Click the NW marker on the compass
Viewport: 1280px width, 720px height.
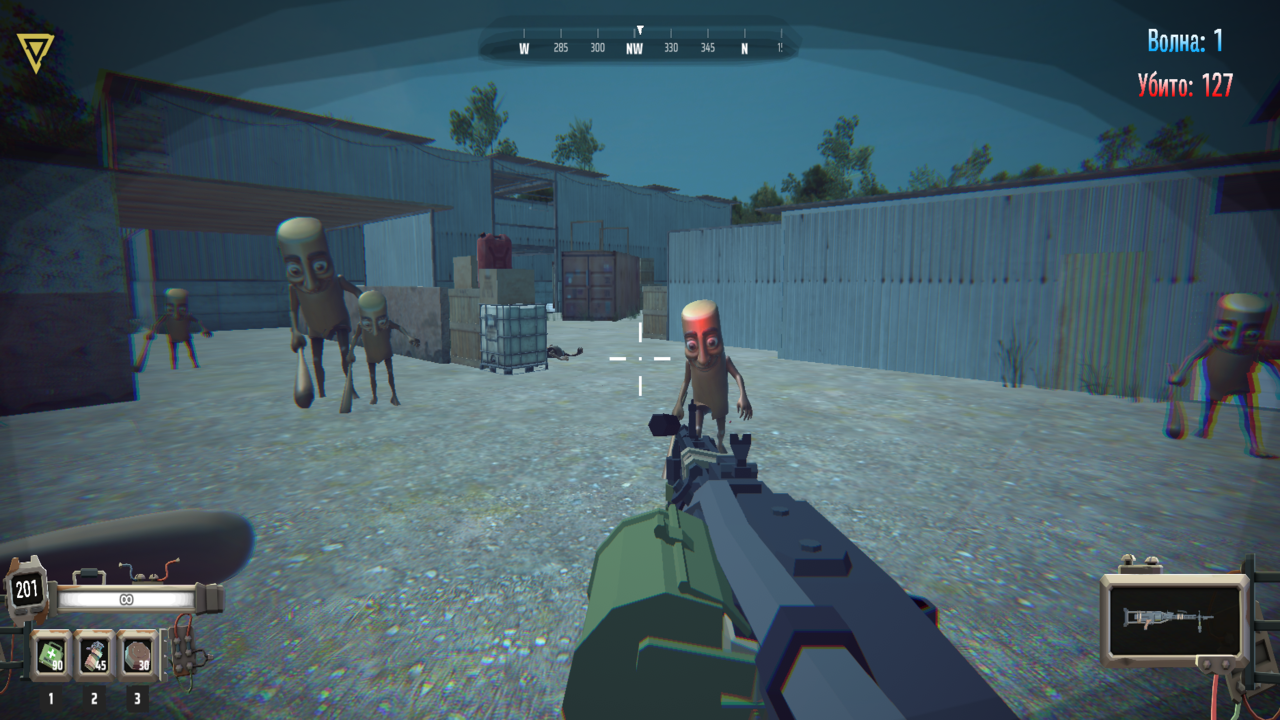point(634,46)
